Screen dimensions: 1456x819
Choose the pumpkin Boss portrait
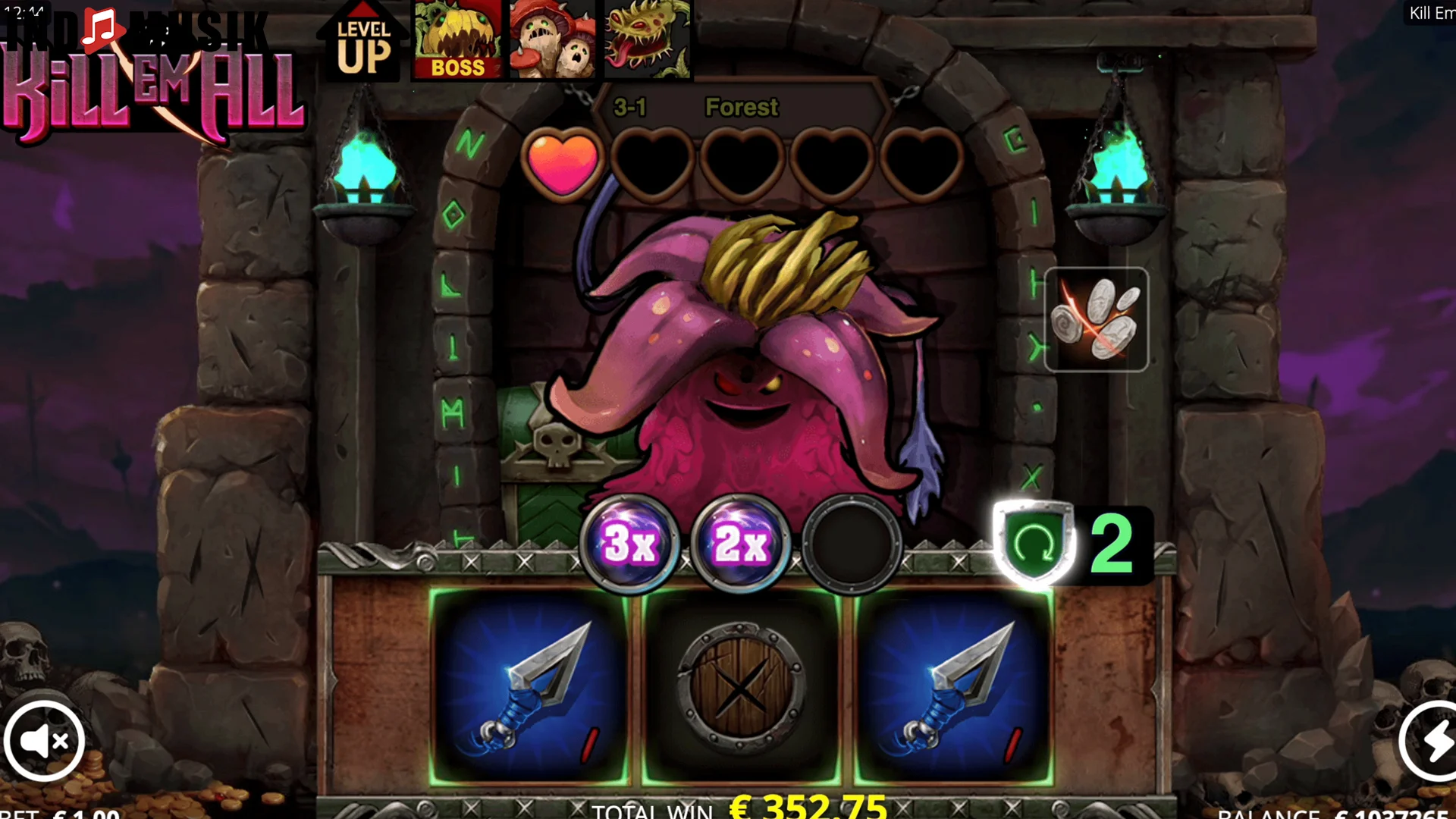coord(457,39)
